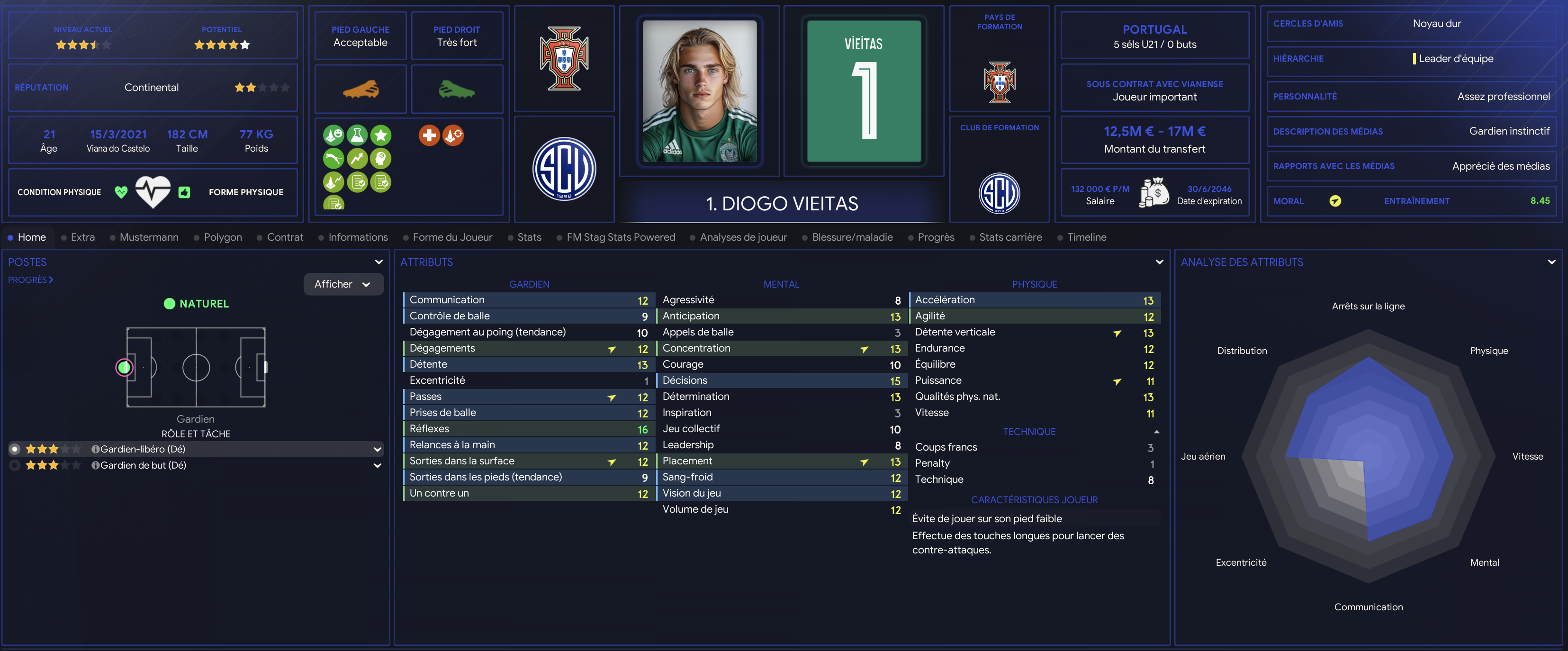The image size is (1568, 651).
Task: Switch to the Extra tab
Action: pos(82,237)
